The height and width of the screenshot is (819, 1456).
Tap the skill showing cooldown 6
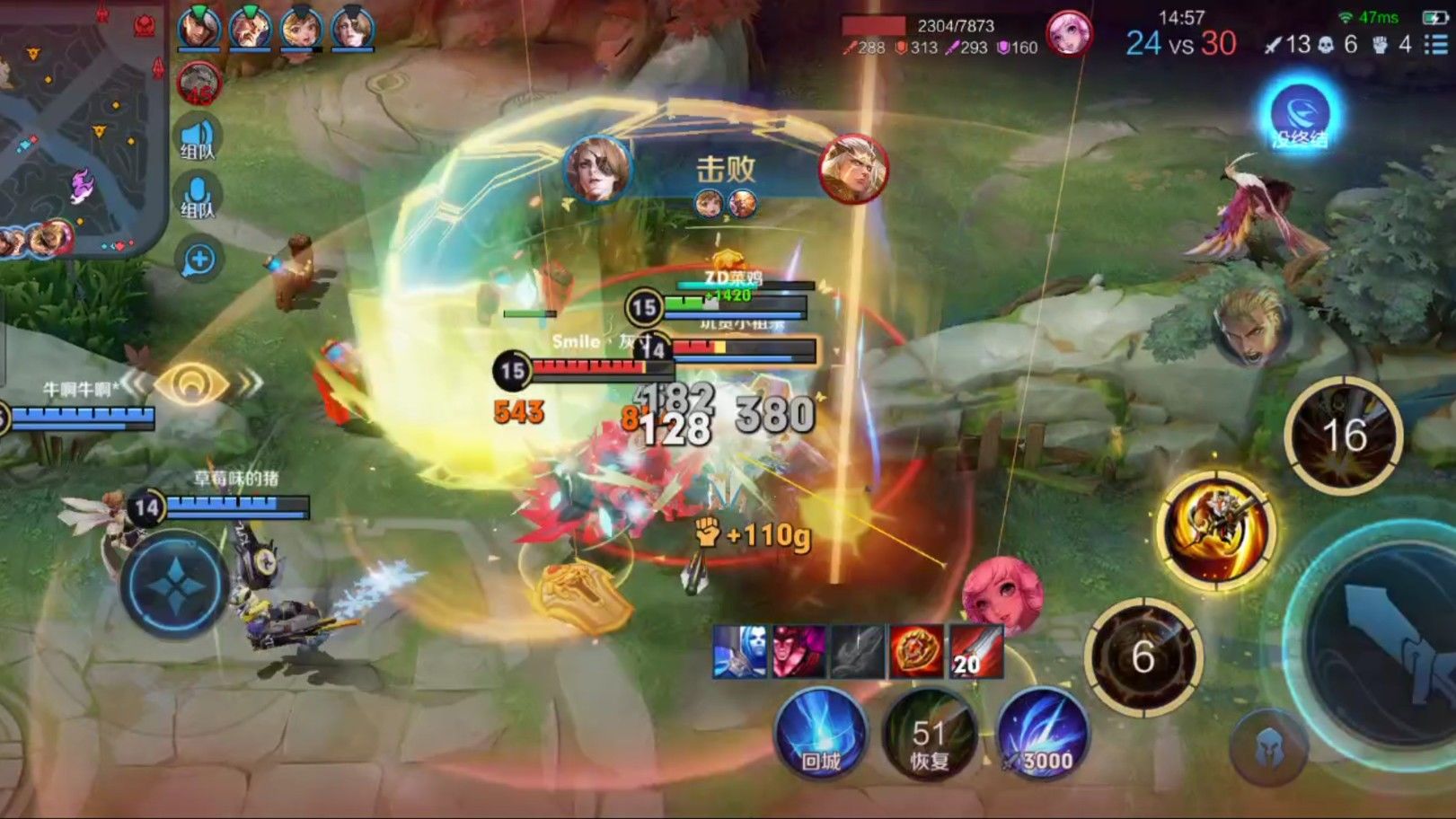[1143, 656]
